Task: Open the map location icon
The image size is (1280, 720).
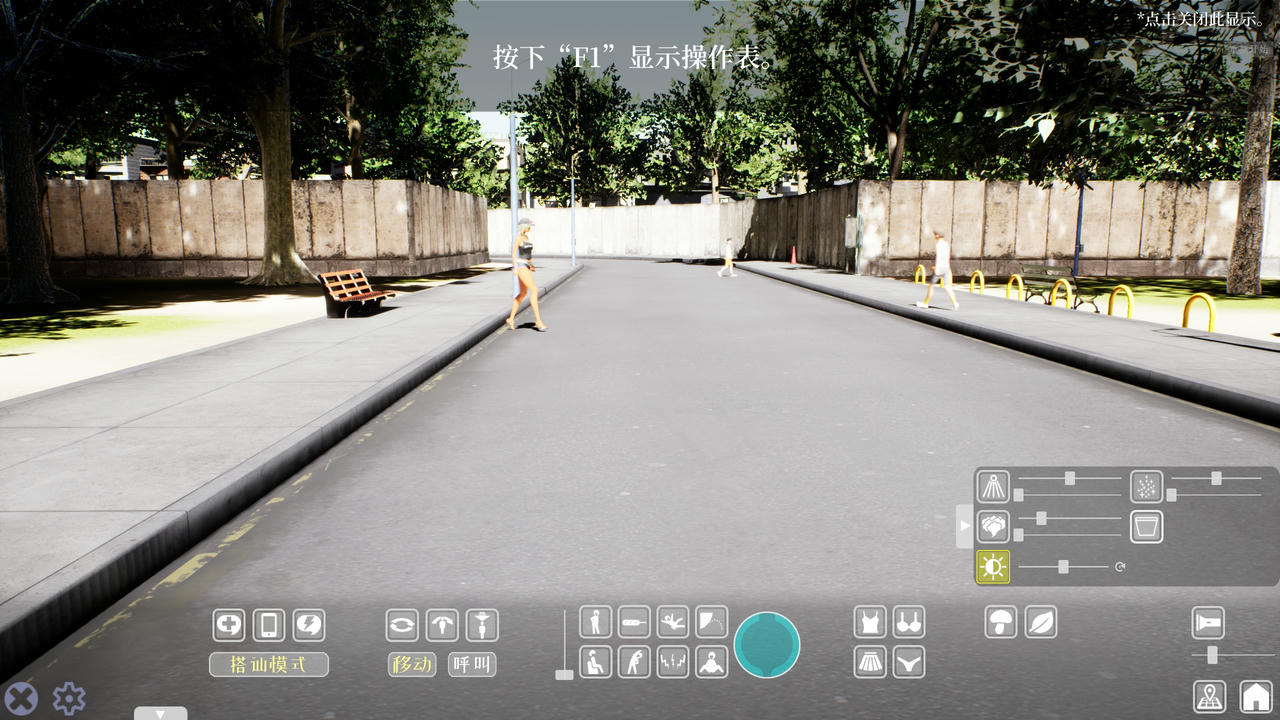Action: pos(1210,696)
